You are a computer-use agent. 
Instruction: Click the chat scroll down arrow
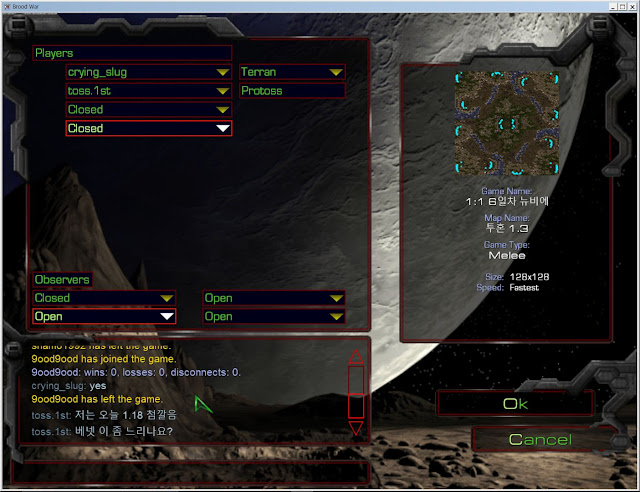(x=355, y=428)
